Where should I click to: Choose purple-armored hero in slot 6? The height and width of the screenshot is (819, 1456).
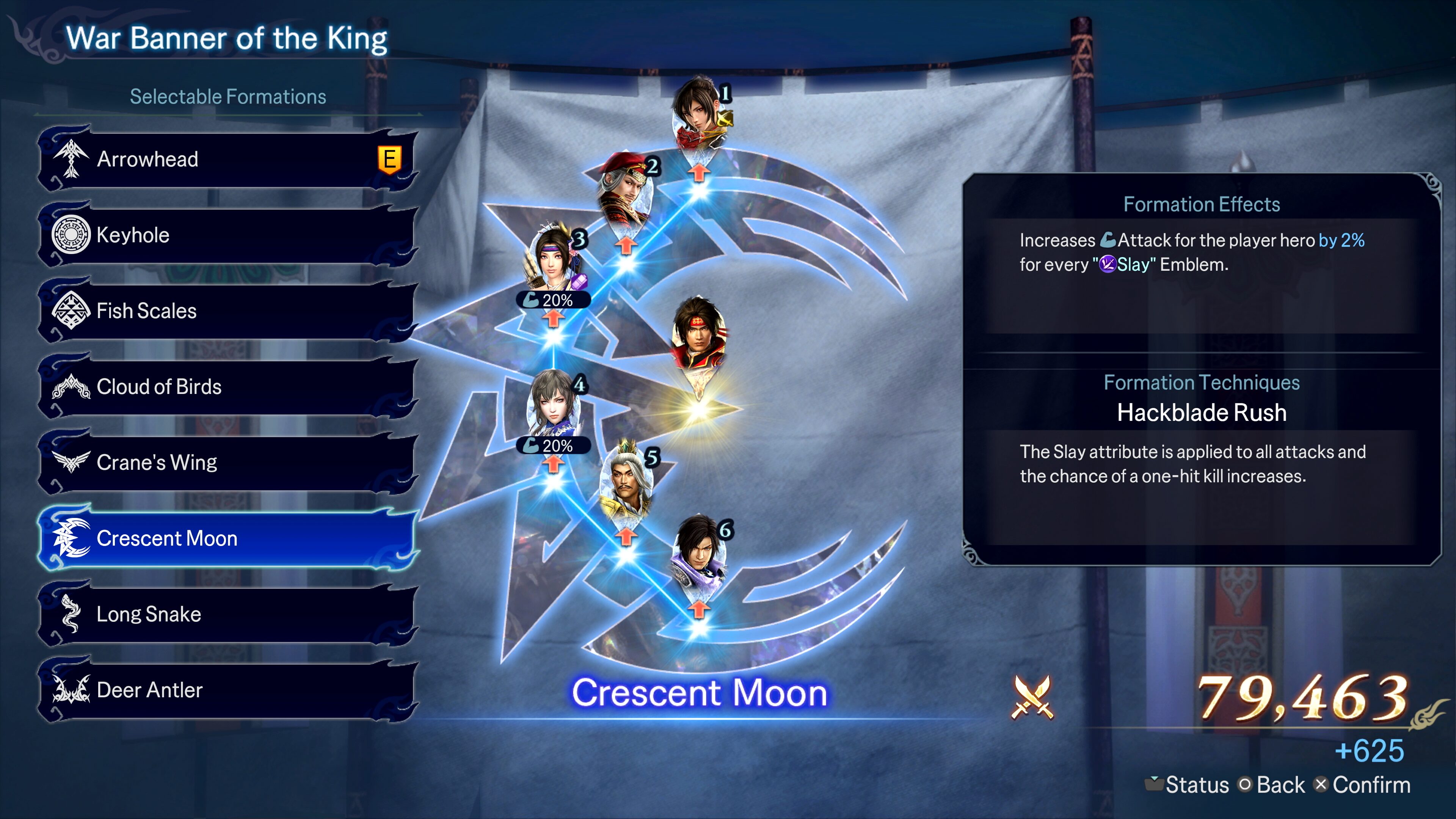point(699,554)
